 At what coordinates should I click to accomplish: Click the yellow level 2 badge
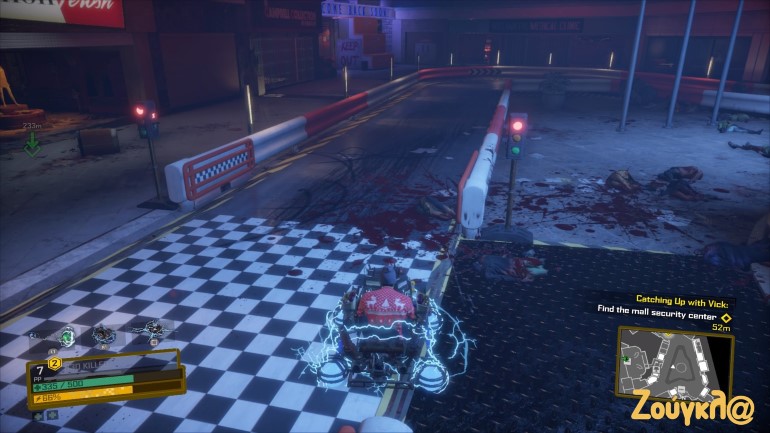[55, 363]
